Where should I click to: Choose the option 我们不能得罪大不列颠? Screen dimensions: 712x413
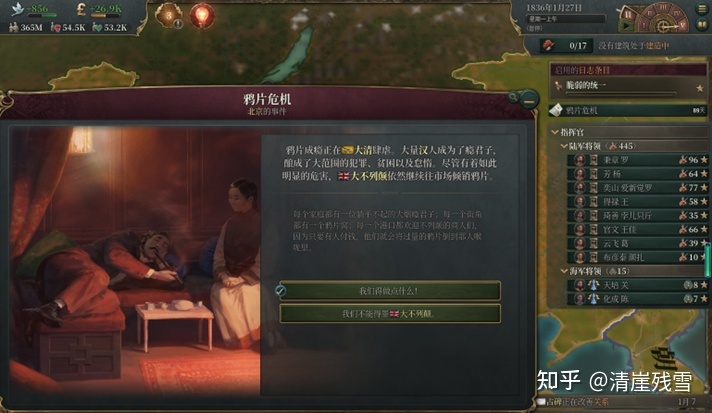click(388, 313)
